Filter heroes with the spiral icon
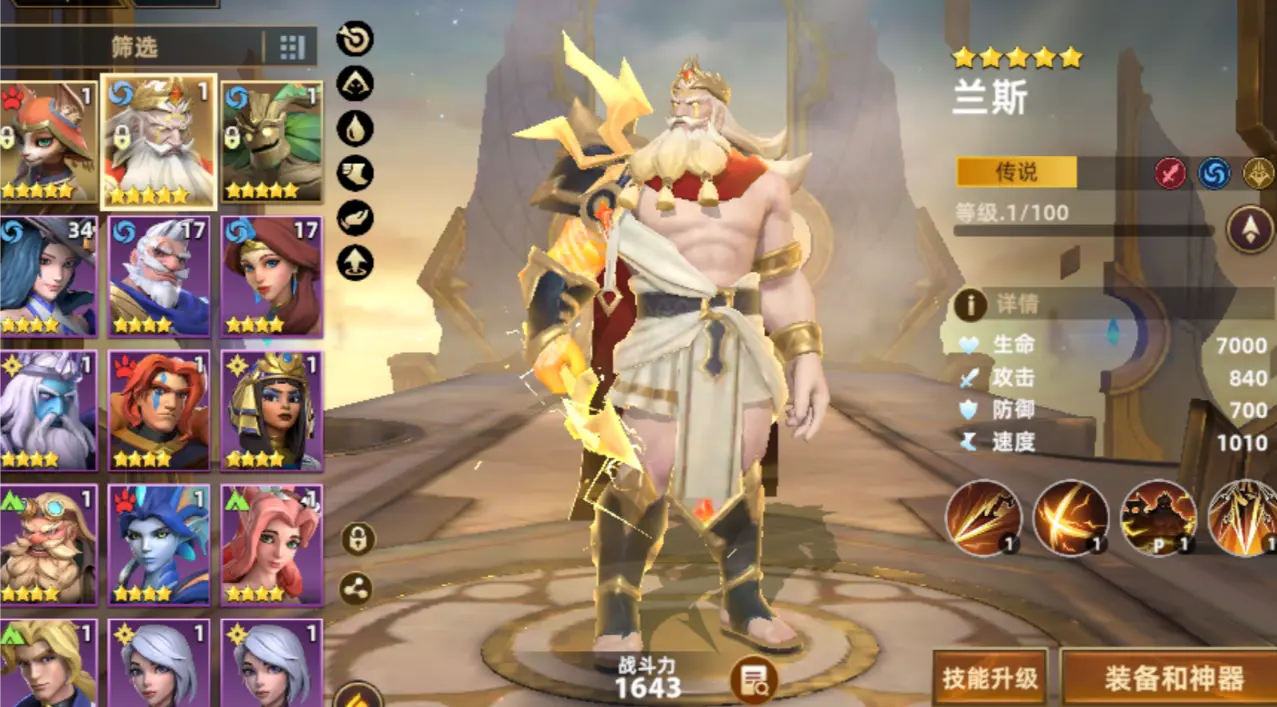1277x707 pixels. pos(355,38)
